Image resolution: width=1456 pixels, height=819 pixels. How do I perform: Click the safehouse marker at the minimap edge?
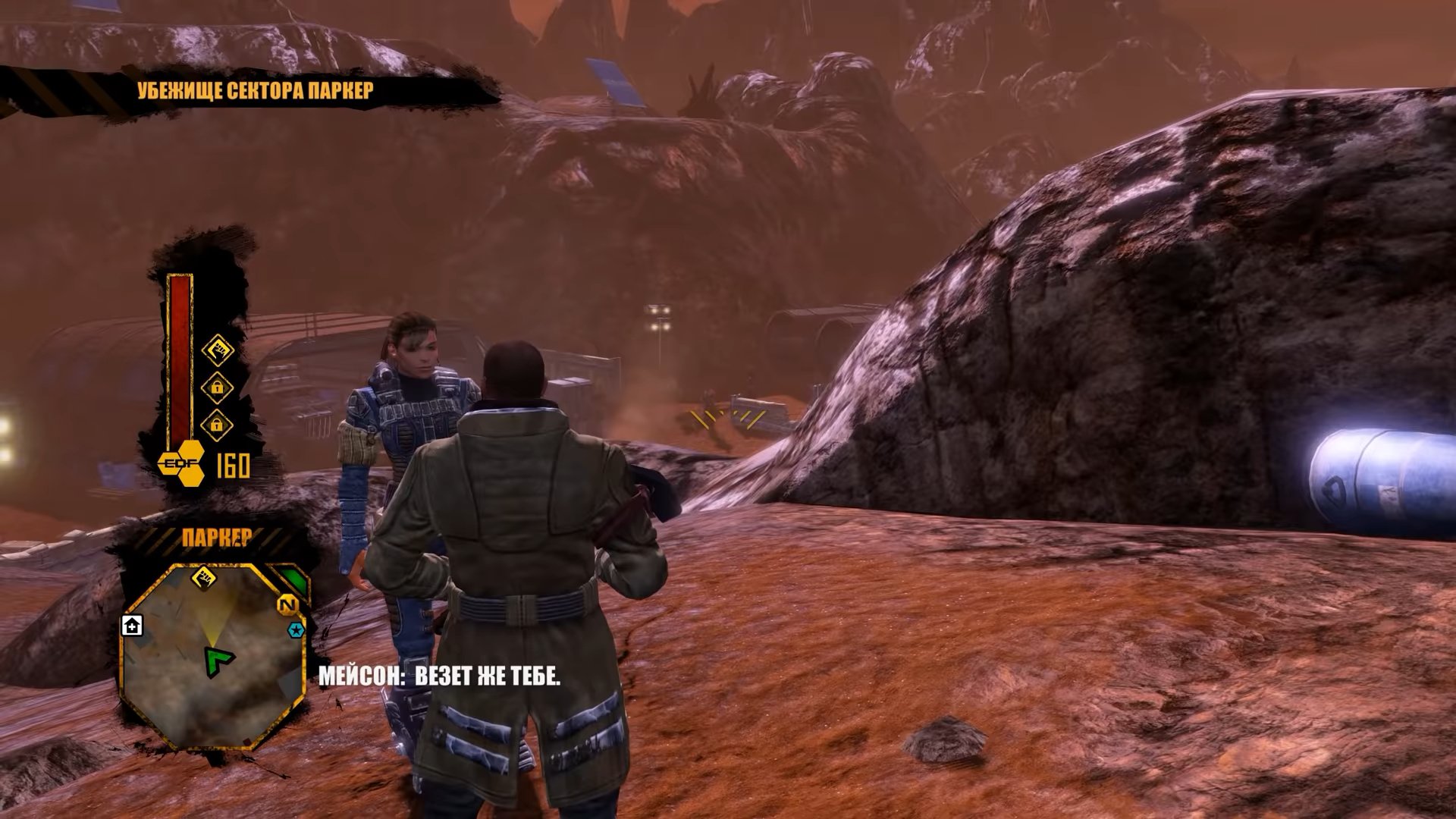click(x=132, y=626)
